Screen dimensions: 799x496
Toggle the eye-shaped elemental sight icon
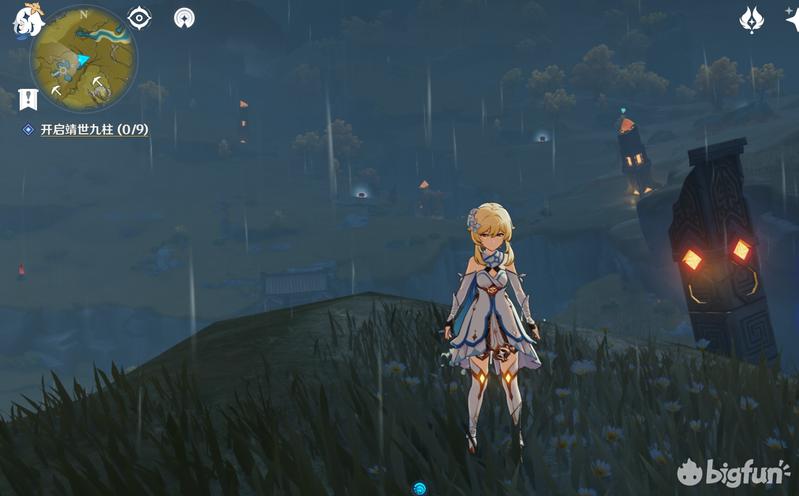[140, 18]
